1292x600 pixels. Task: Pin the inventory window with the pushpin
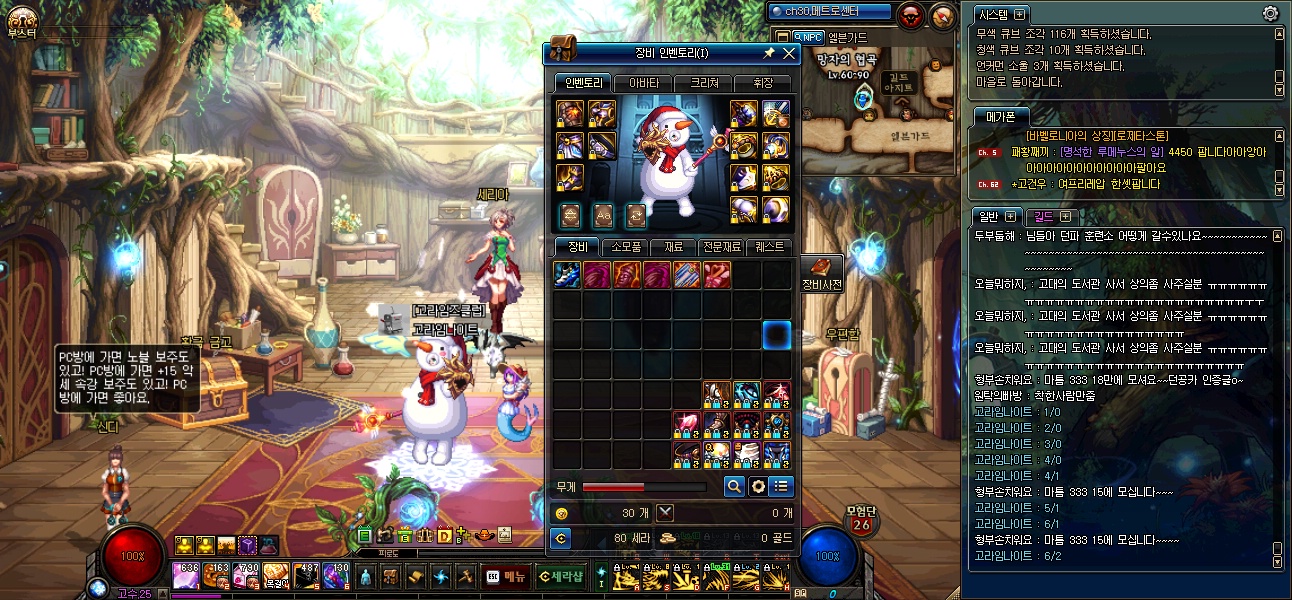click(769, 54)
